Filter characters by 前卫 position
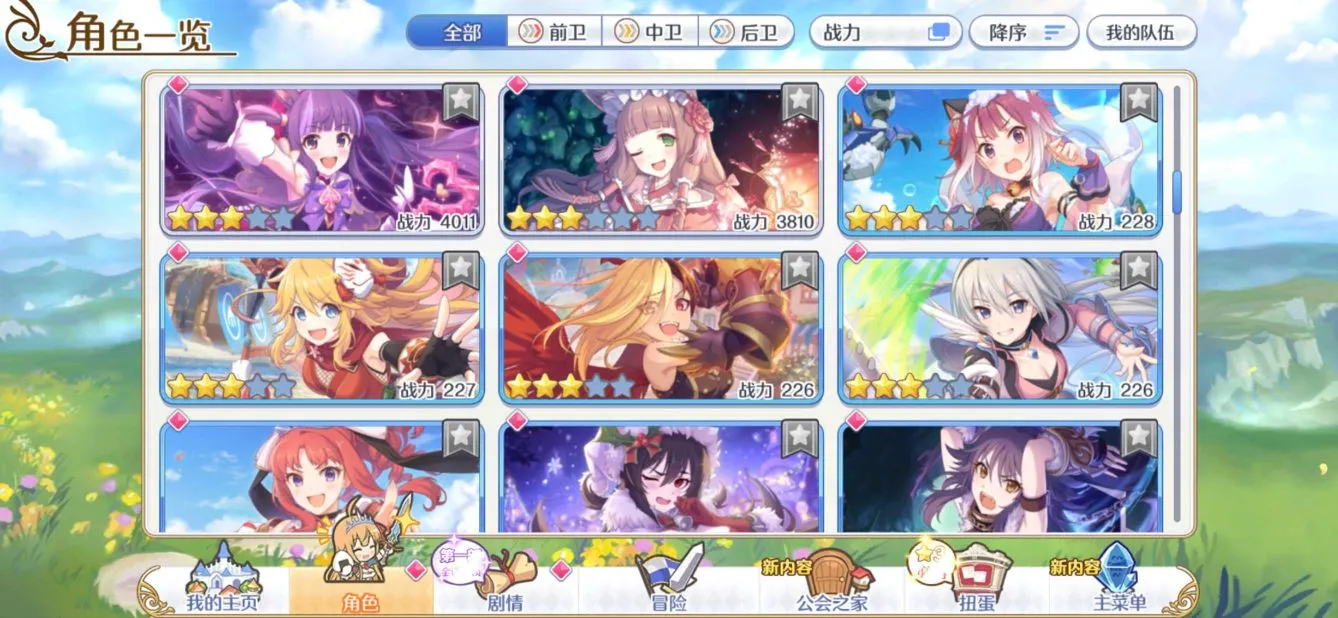This screenshot has height=618, width=1338. click(553, 32)
